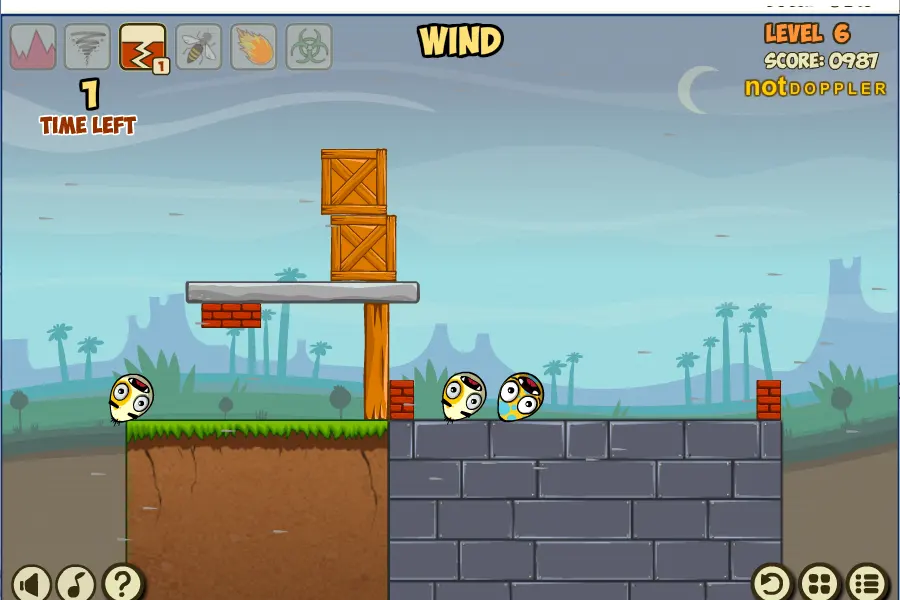The height and width of the screenshot is (600, 900).
Task: Visit the notdoppler sponsor logo
Action: click(x=815, y=88)
